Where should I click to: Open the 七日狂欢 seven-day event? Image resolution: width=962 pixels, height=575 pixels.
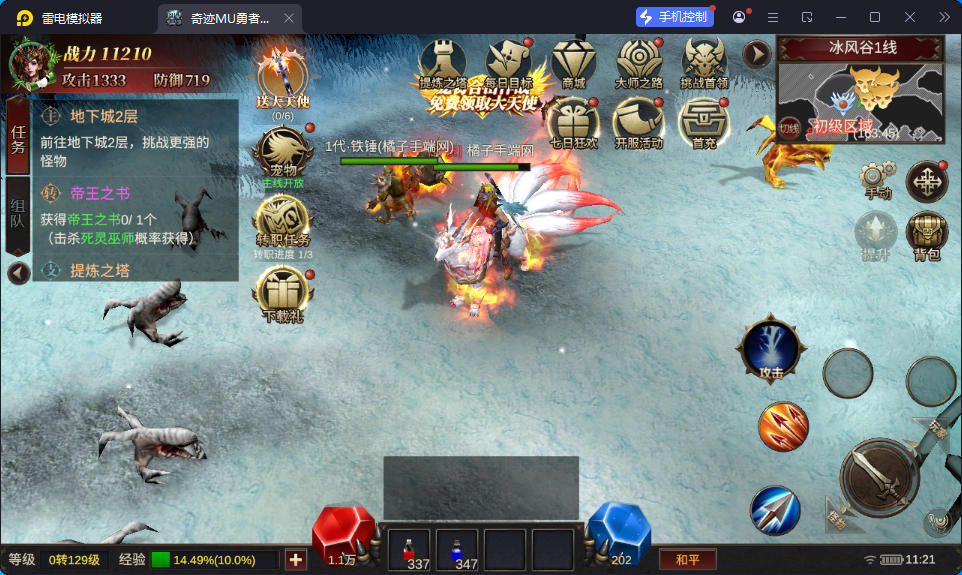pos(573,124)
